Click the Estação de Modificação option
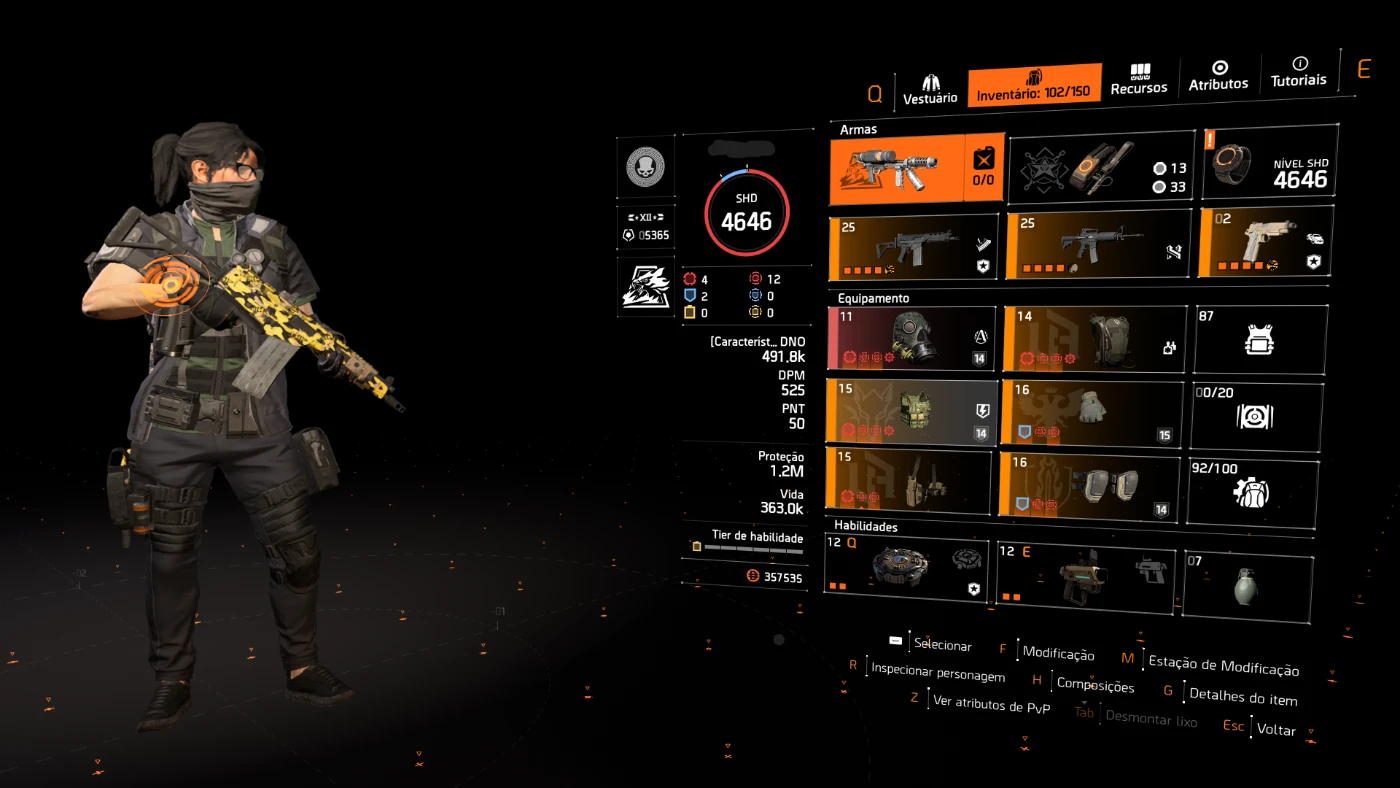The width and height of the screenshot is (1400, 788). (x=1222, y=666)
